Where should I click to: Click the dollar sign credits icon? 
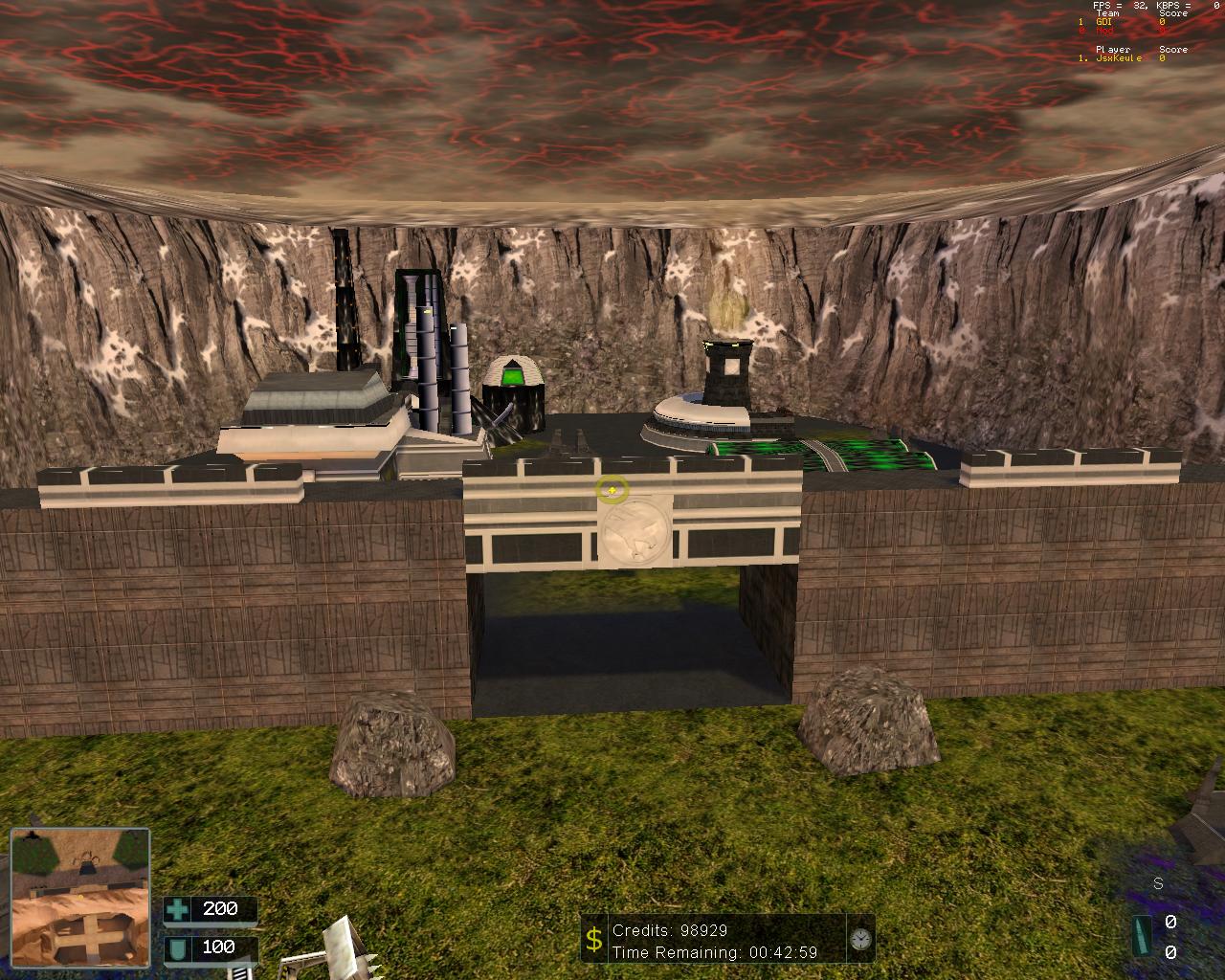coord(594,940)
